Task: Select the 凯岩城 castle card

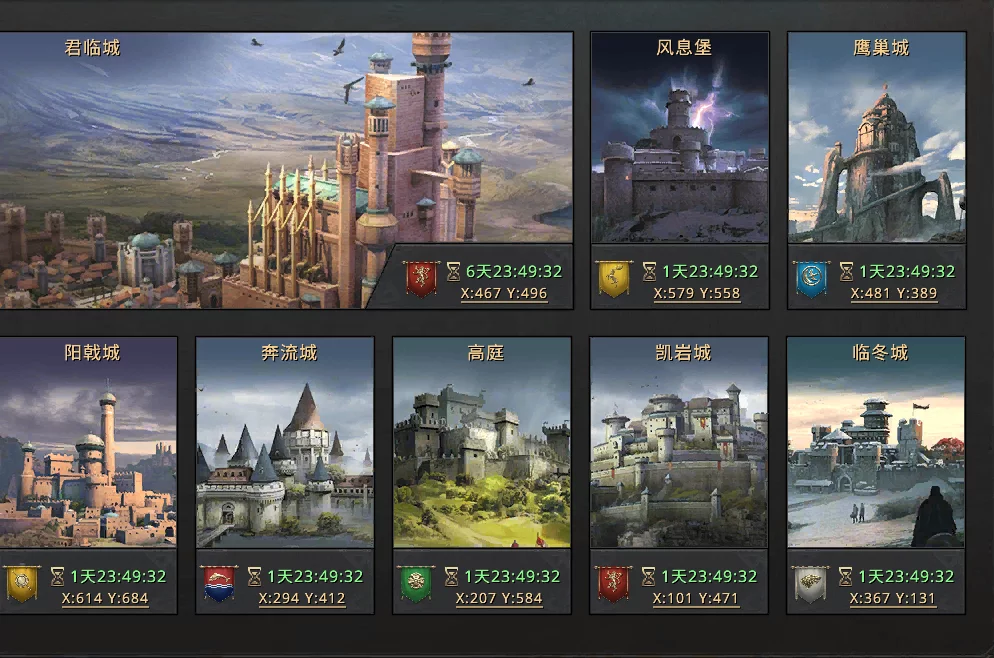Action: (680, 445)
